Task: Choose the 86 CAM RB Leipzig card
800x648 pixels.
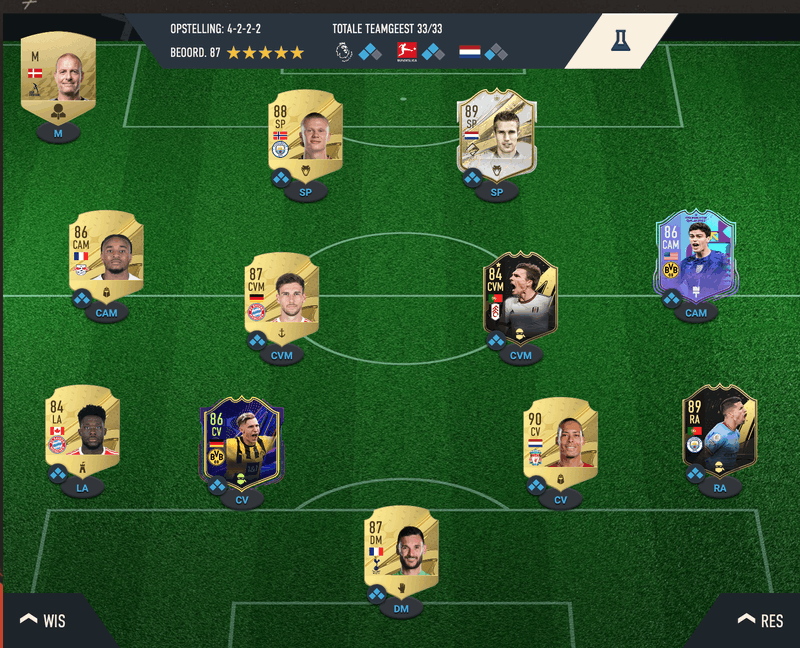Action: coord(106,250)
